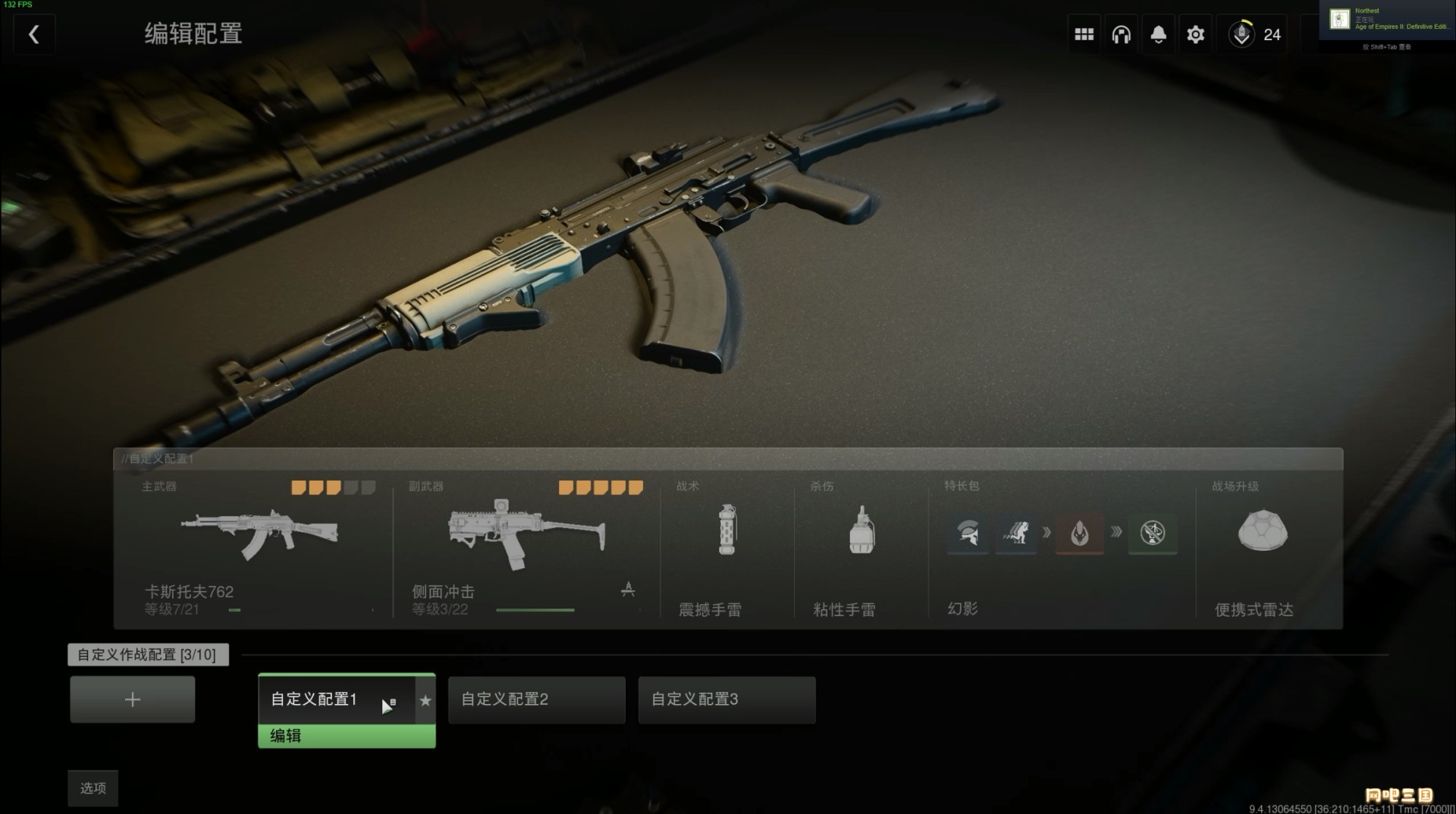Open the grid menu icon
The width and height of the screenshot is (1456, 814).
(1084, 35)
